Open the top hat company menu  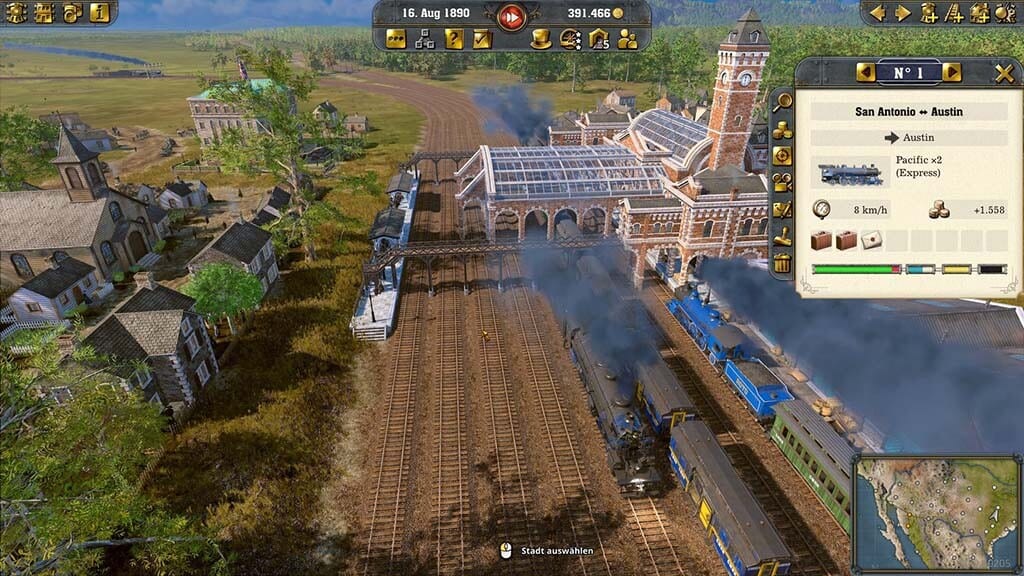click(540, 39)
